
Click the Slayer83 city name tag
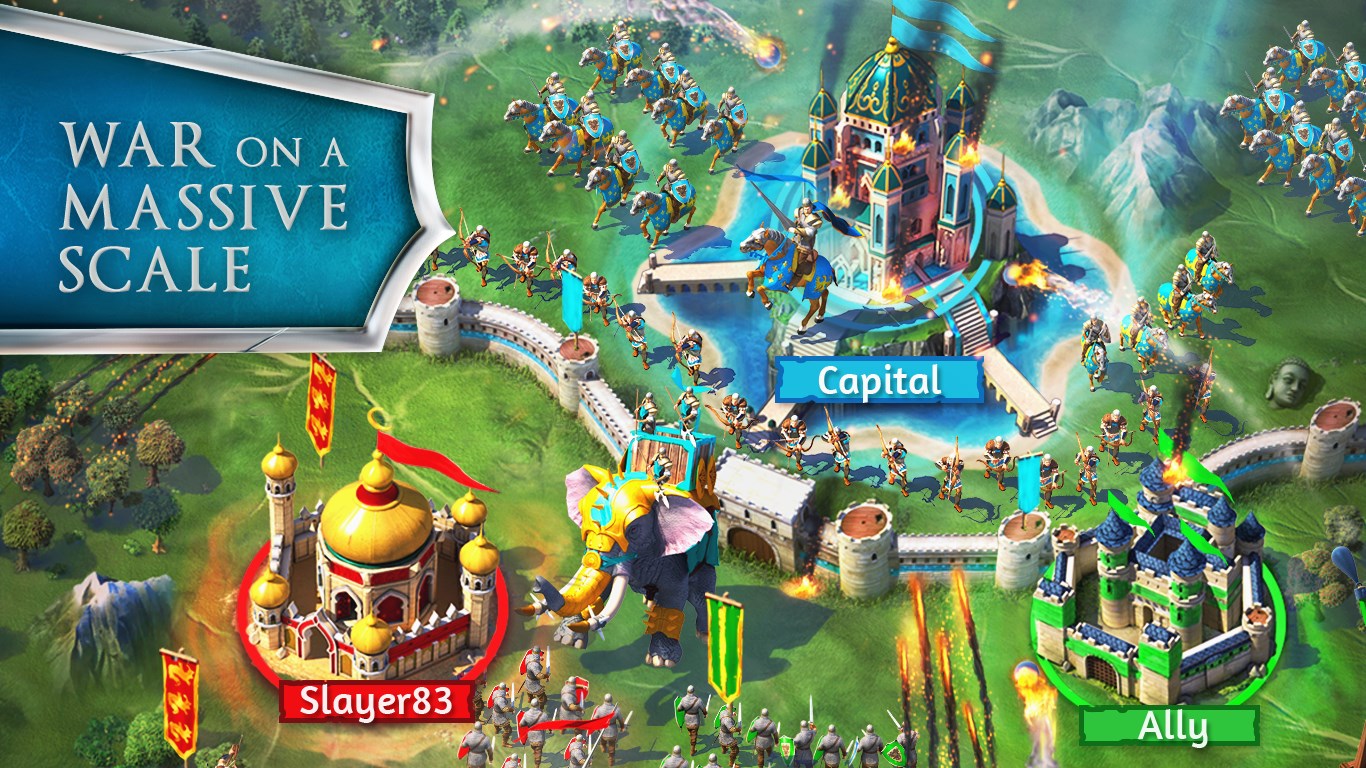pyautogui.click(x=381, y=702)
